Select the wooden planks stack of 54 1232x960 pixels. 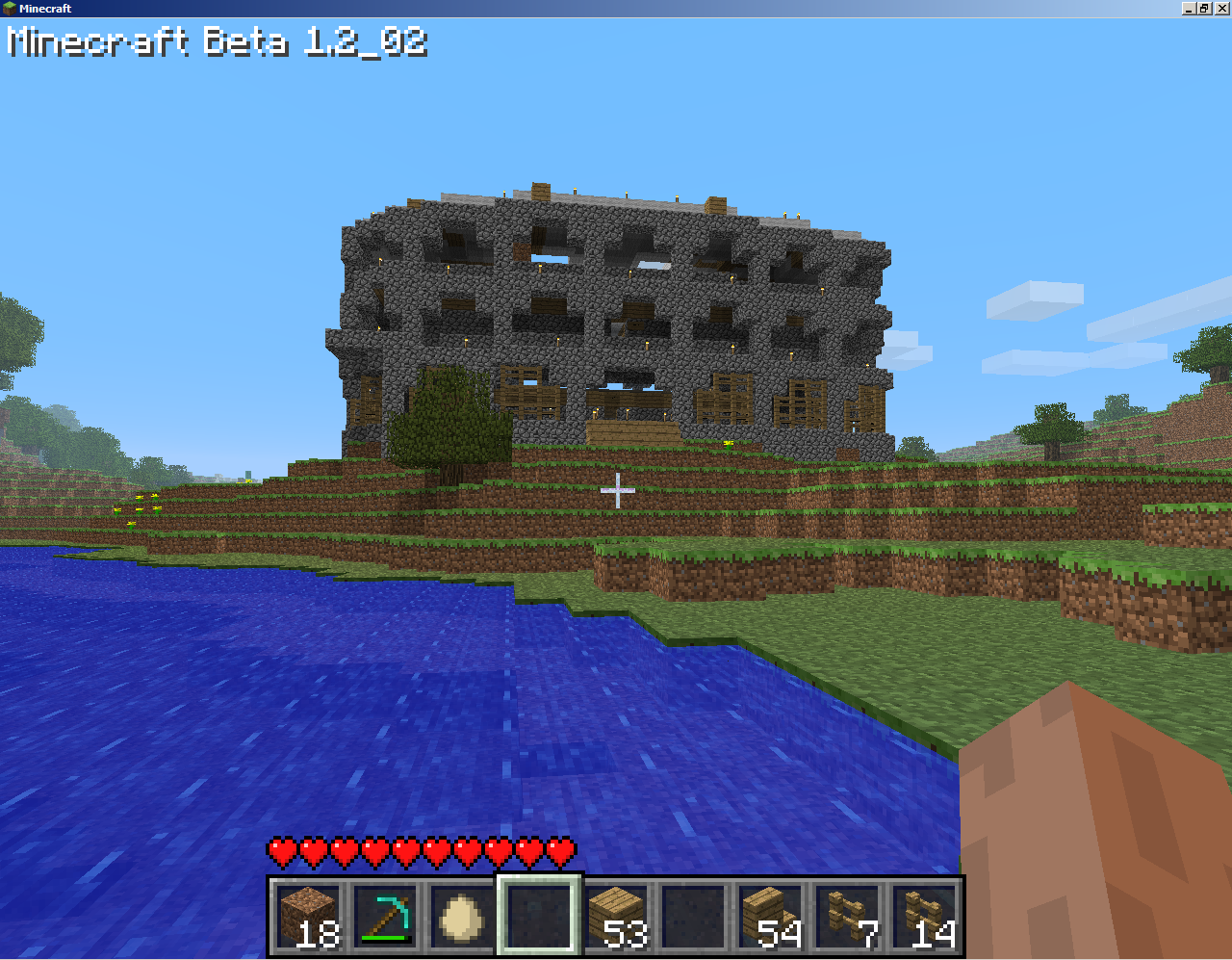pyautogui.click(x=770, y=915)
